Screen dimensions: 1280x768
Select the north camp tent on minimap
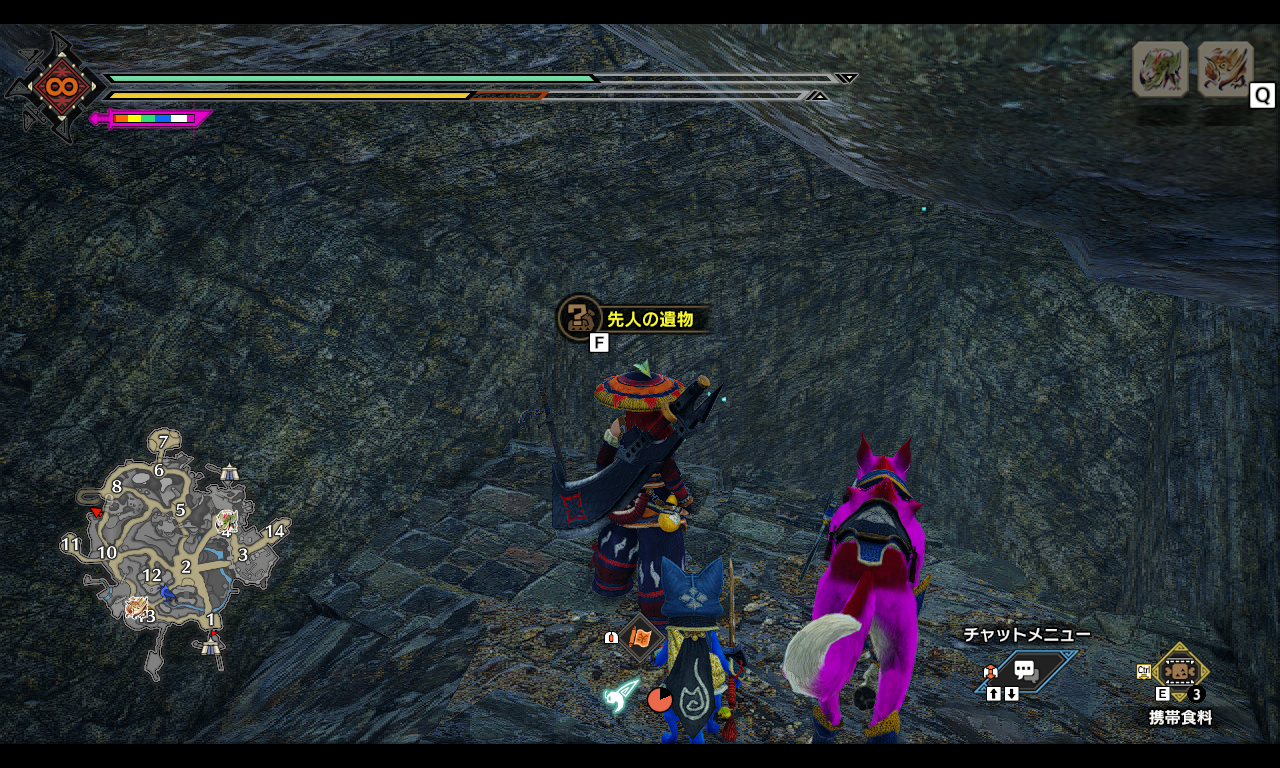point(230,471)
